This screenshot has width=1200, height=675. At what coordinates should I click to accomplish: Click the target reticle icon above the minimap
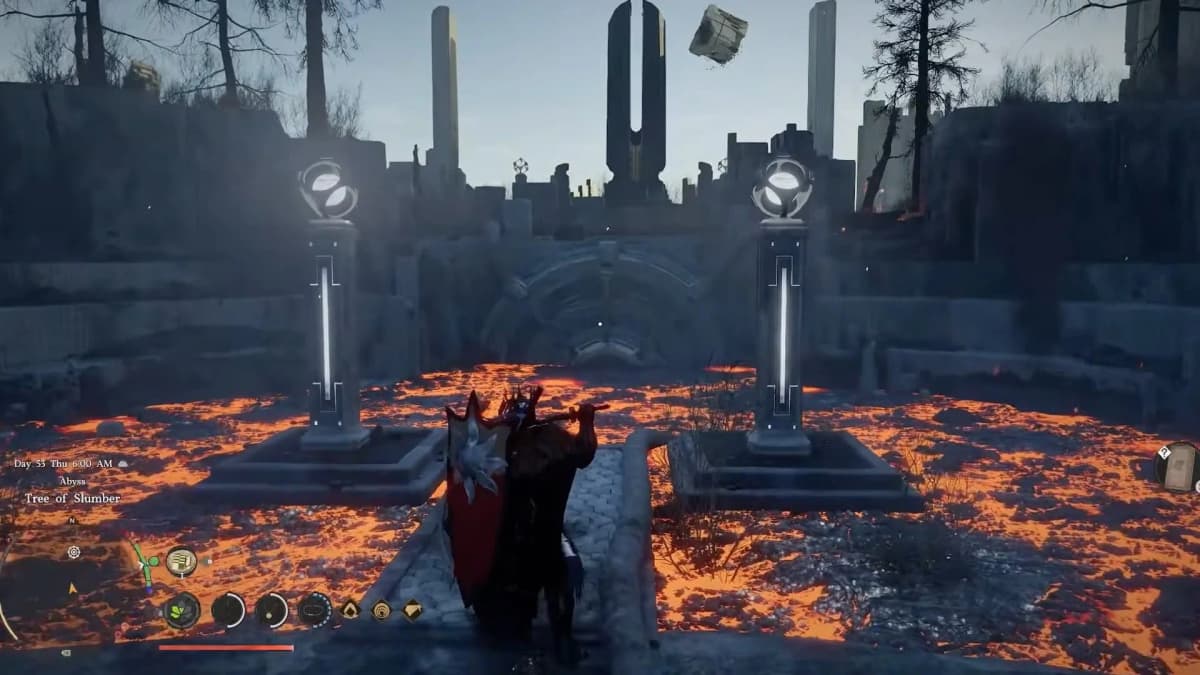tap(74, 552)
